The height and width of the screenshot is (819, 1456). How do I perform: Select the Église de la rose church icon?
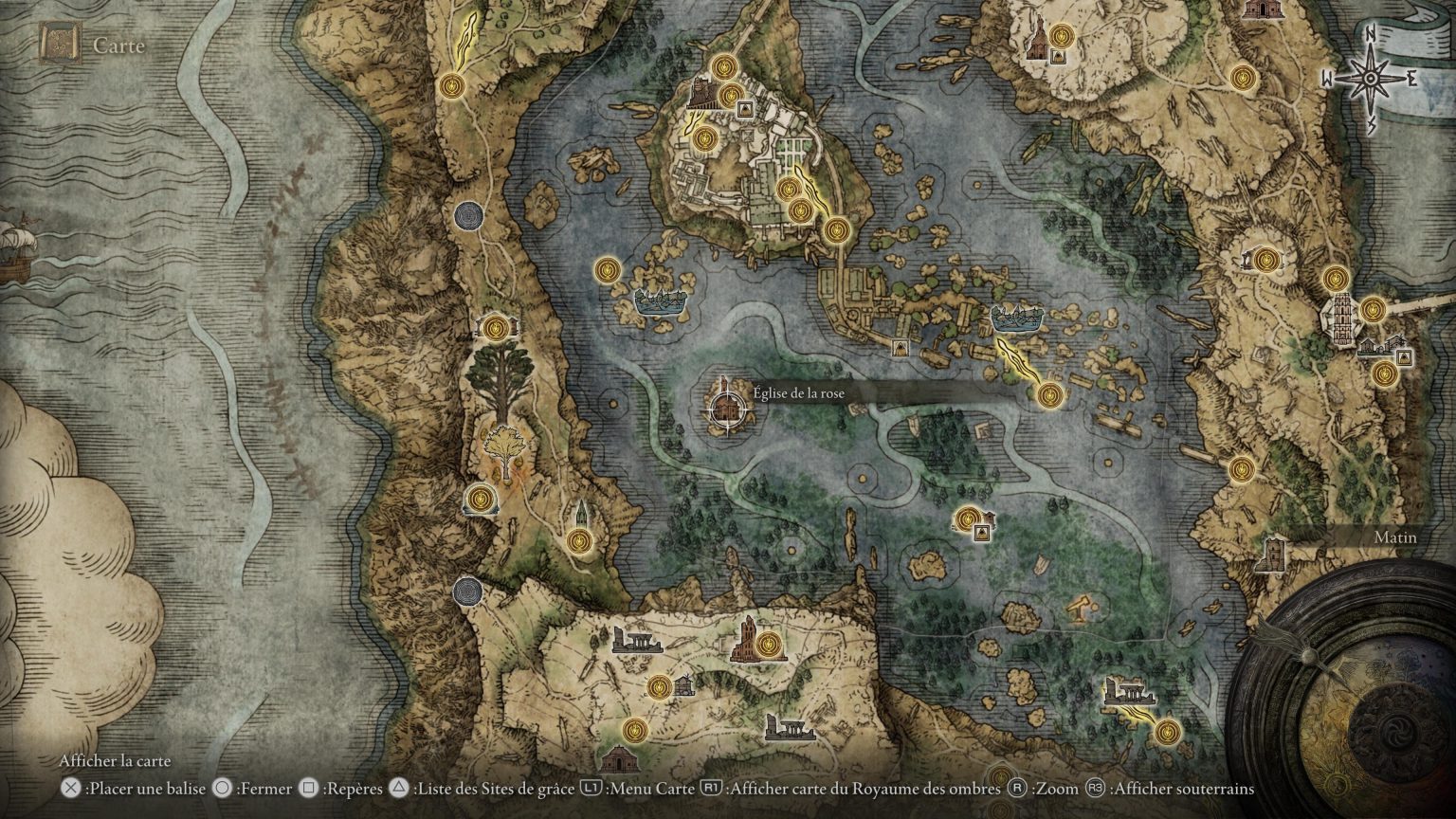pos(727,409)
